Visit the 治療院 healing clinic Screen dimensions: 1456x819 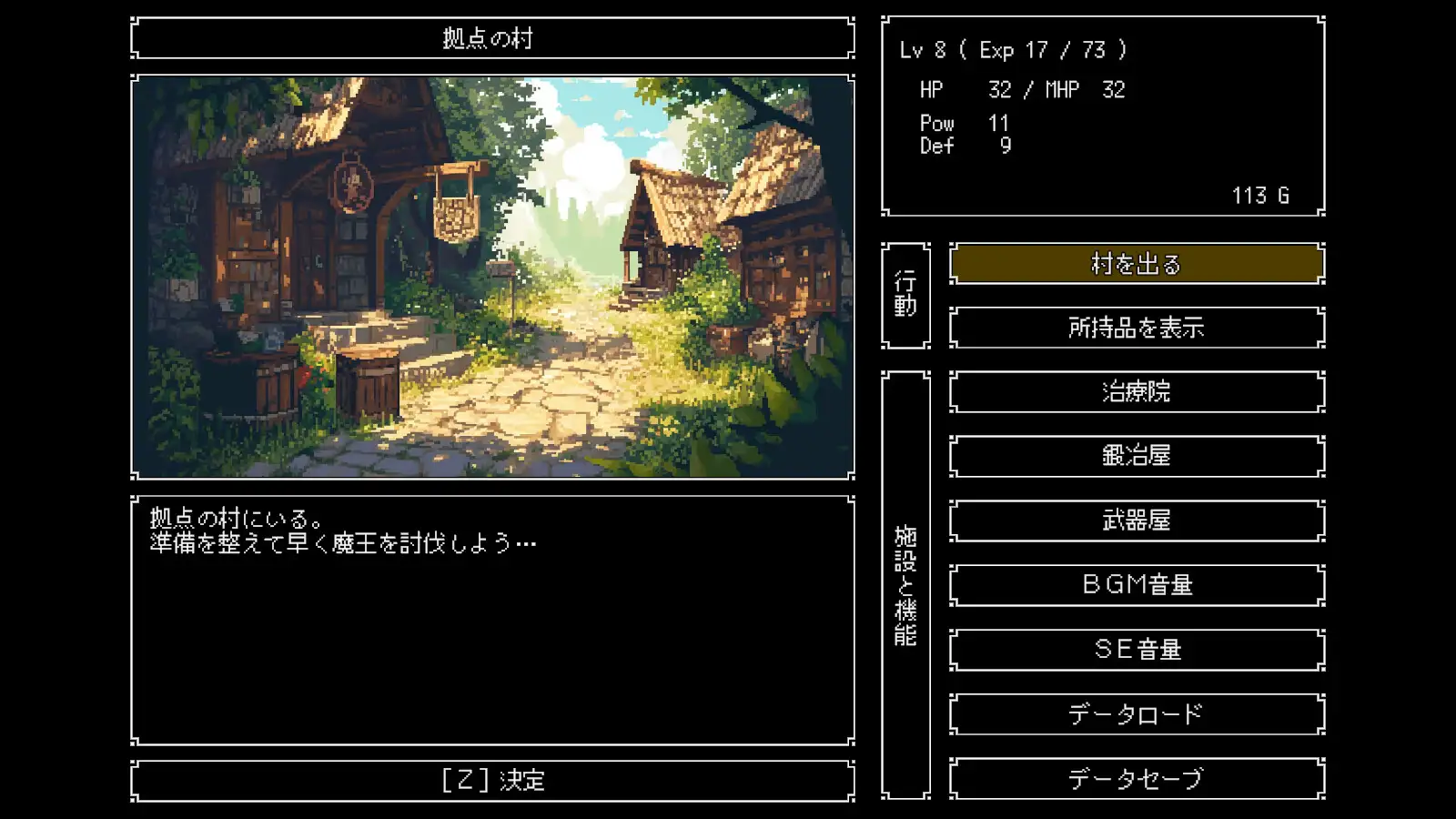coord(1137,391)
